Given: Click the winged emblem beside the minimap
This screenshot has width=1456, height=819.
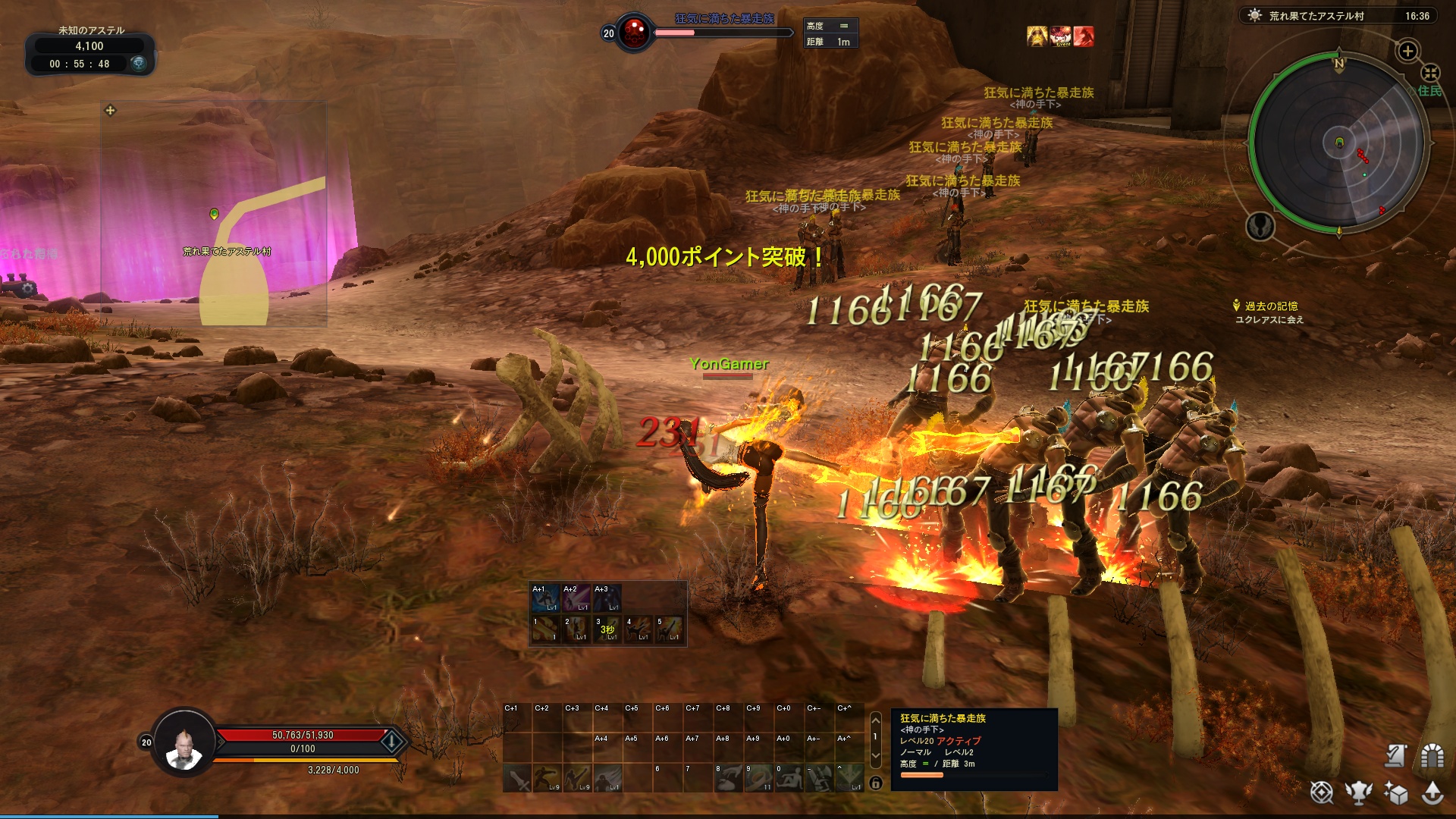Looking at the screenshot, I should pos(1260,226).
